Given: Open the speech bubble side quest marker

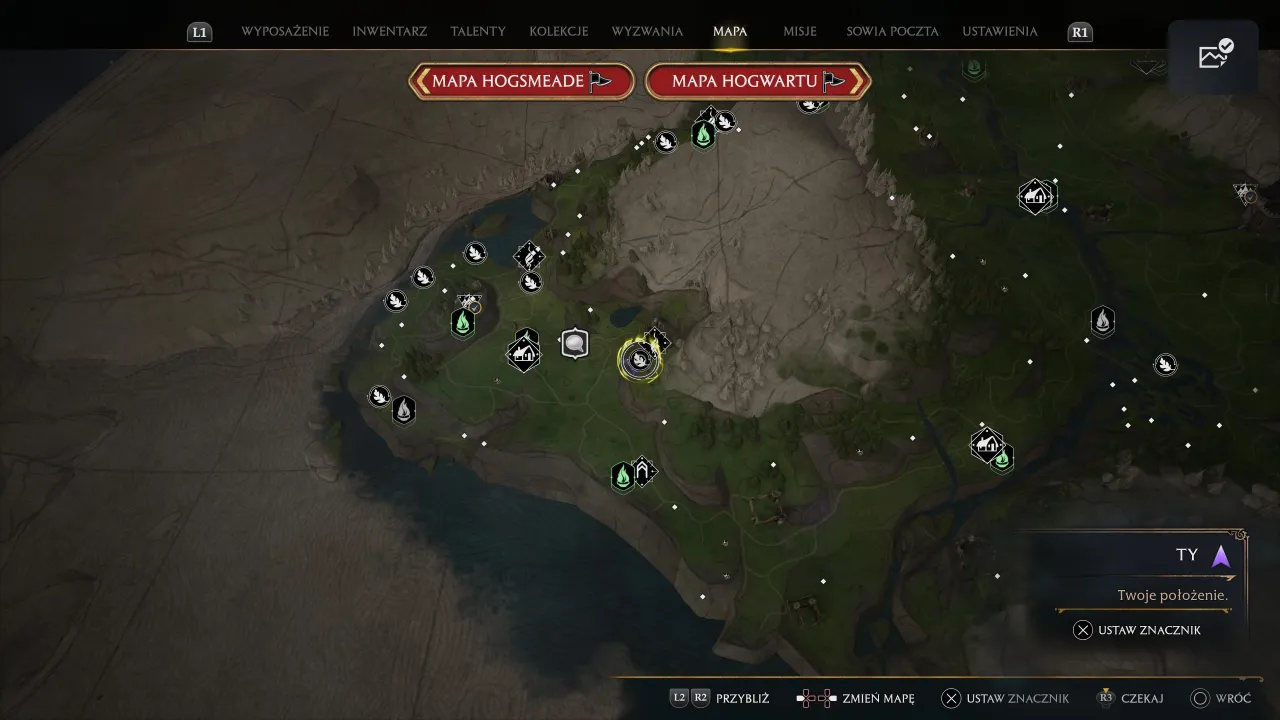Looking at the screenshot, I should [575, 343].
